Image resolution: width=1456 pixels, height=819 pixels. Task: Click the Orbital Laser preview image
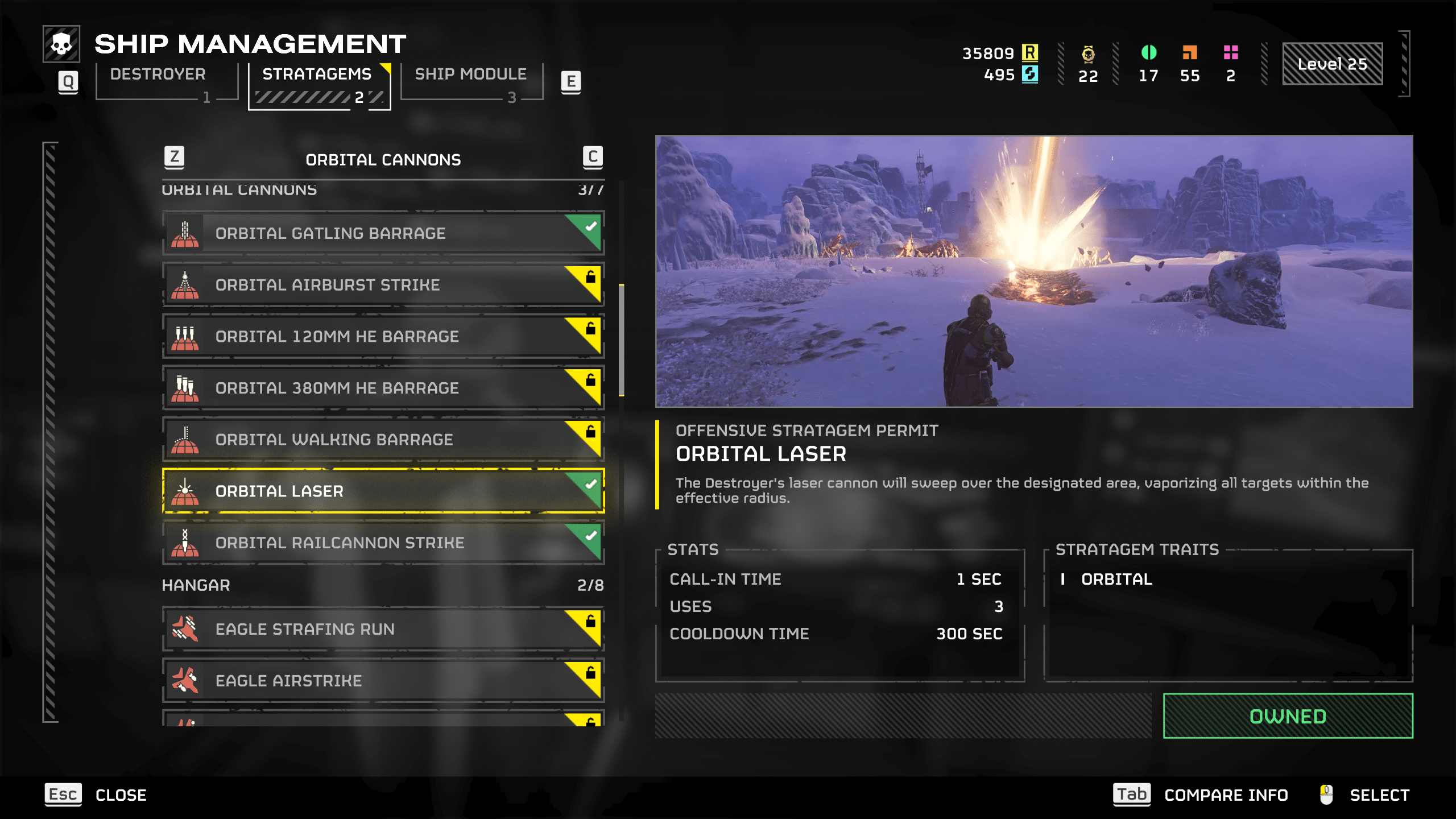pyautogui.click(x=1033, y=271)
